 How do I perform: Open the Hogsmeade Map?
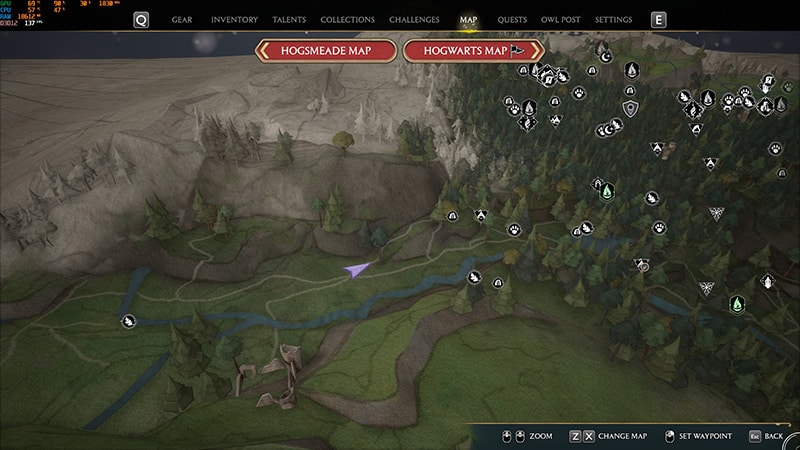coord(327,51)
